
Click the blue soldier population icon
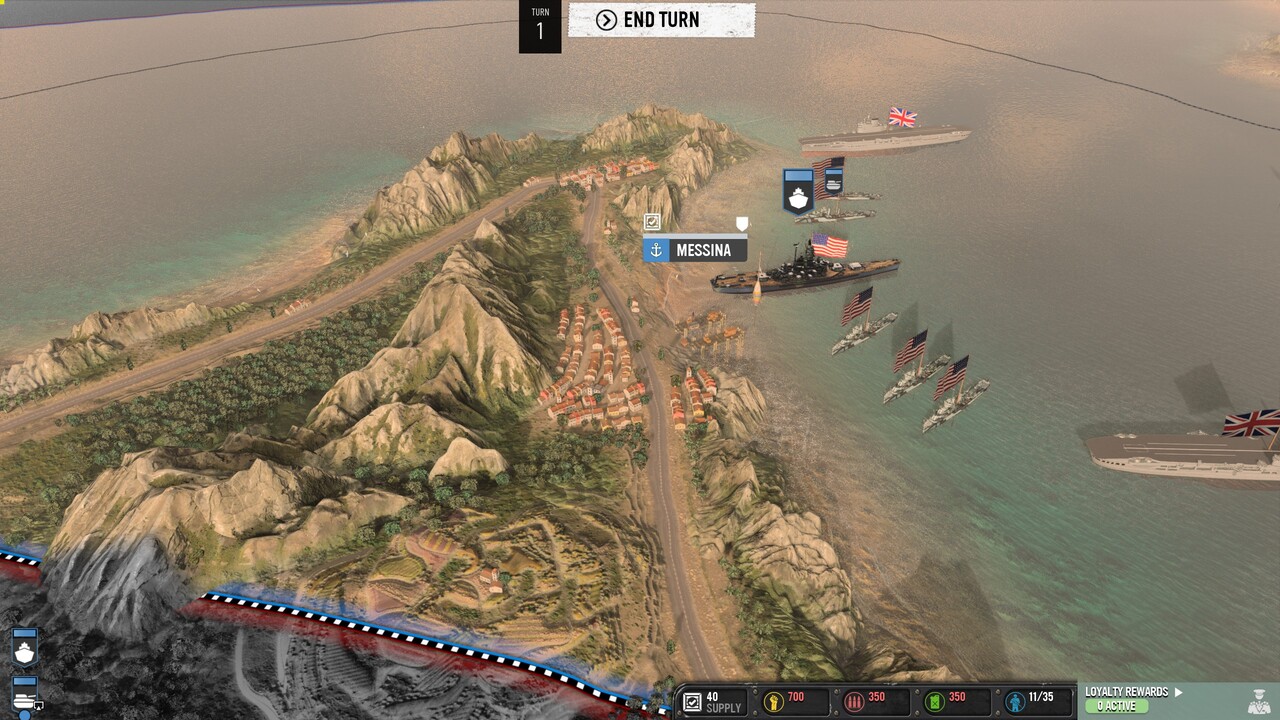click(x=1014, y=702)
